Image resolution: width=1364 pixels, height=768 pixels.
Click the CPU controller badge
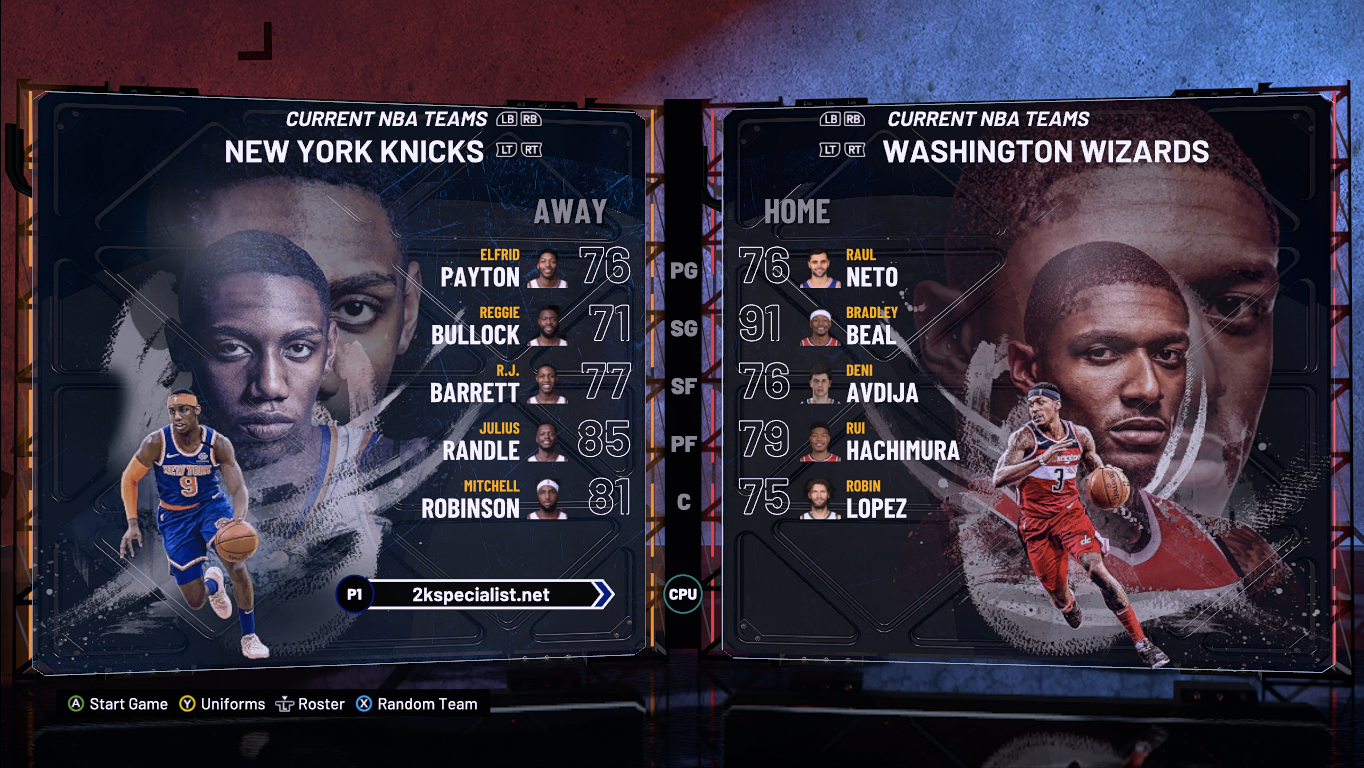tap(683, 595)
